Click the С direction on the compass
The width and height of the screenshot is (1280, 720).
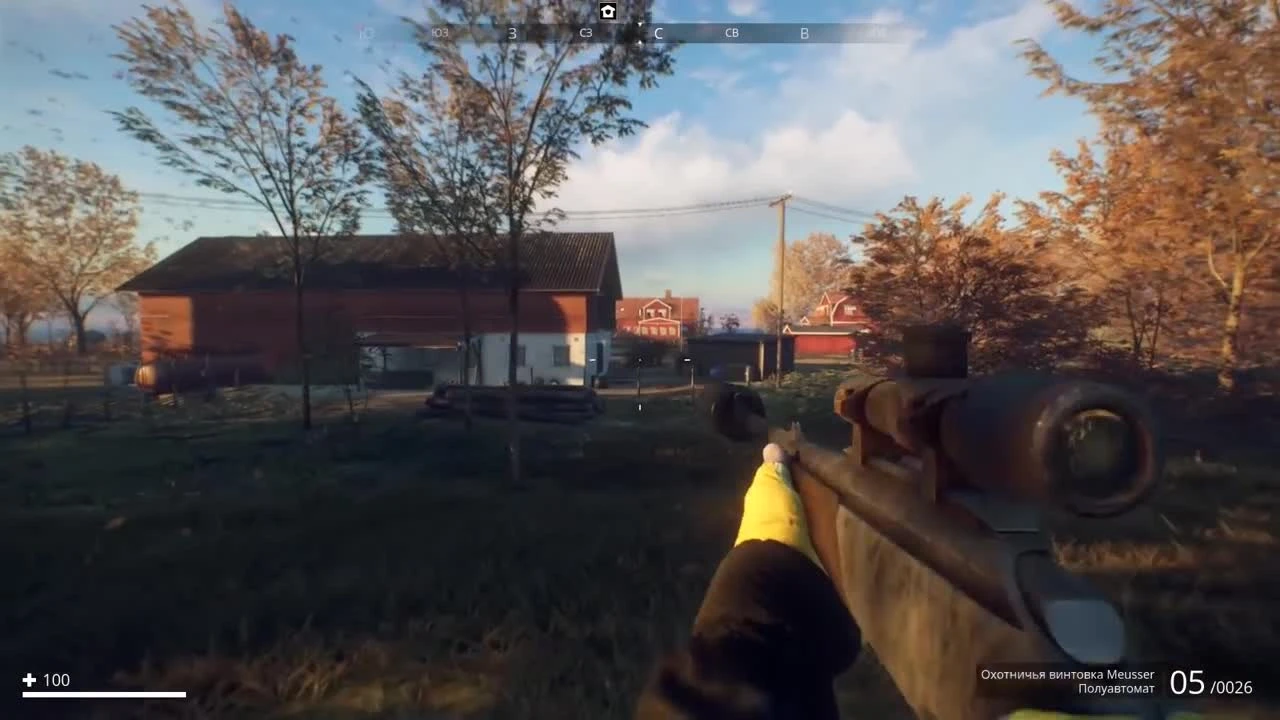click(658, 33)
